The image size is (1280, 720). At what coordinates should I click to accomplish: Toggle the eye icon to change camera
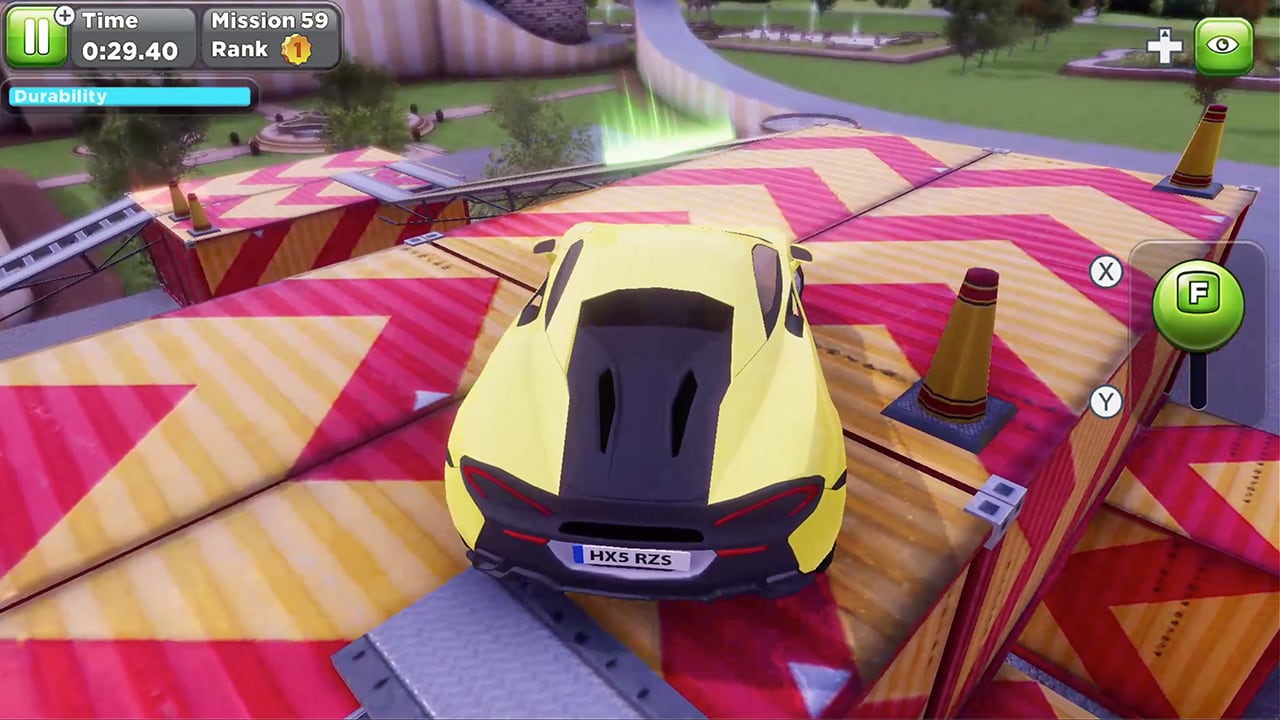click(1224, 46)
